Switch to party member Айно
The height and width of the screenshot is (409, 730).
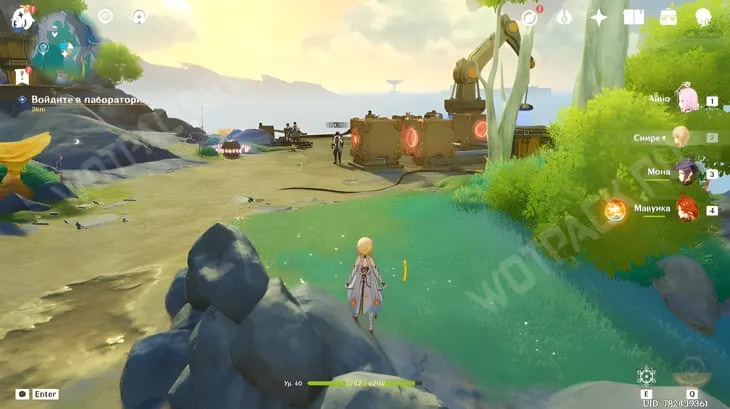[x=688, y=100]
